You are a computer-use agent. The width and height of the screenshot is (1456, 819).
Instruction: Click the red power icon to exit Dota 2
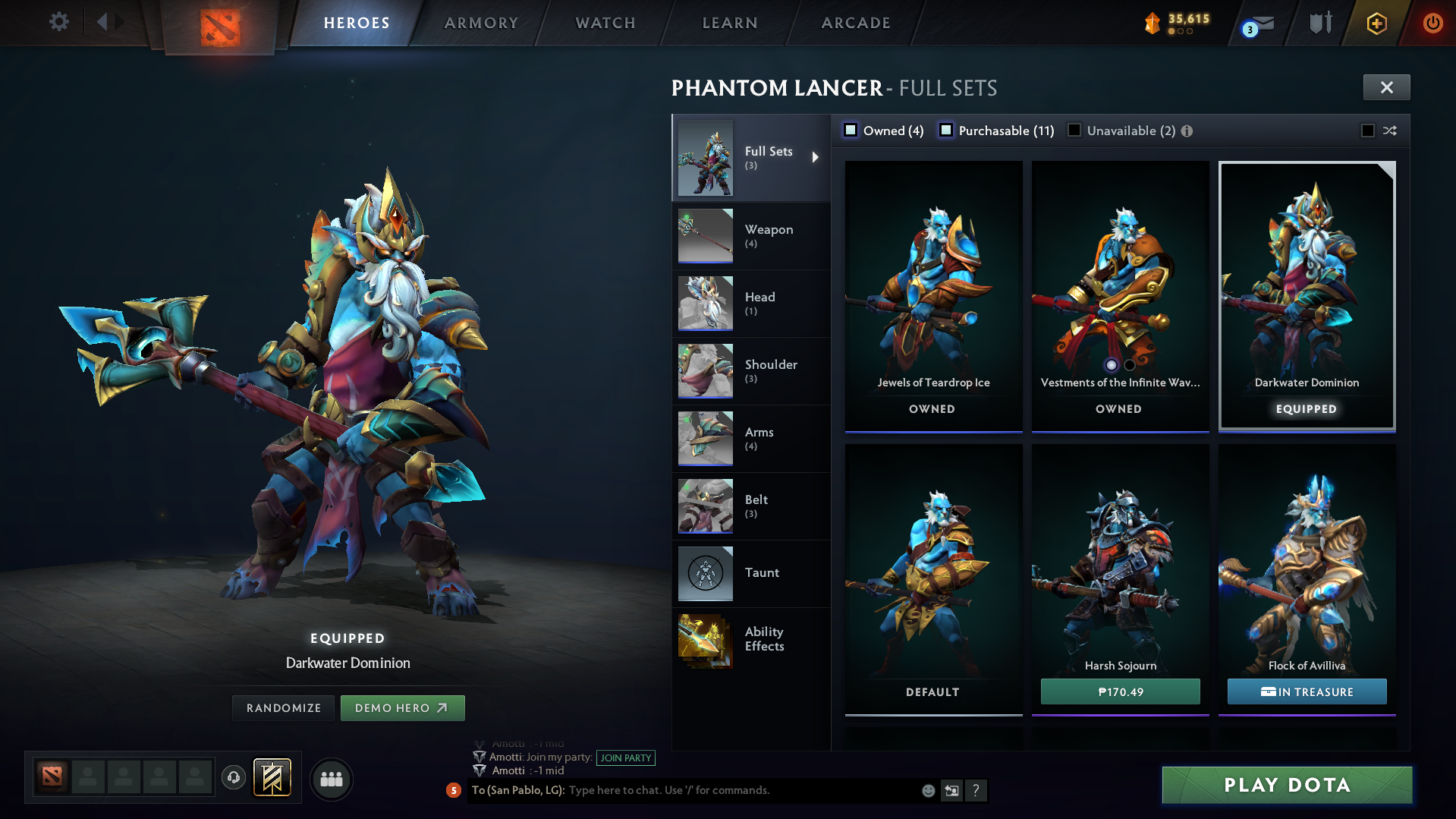point(1432,23)
